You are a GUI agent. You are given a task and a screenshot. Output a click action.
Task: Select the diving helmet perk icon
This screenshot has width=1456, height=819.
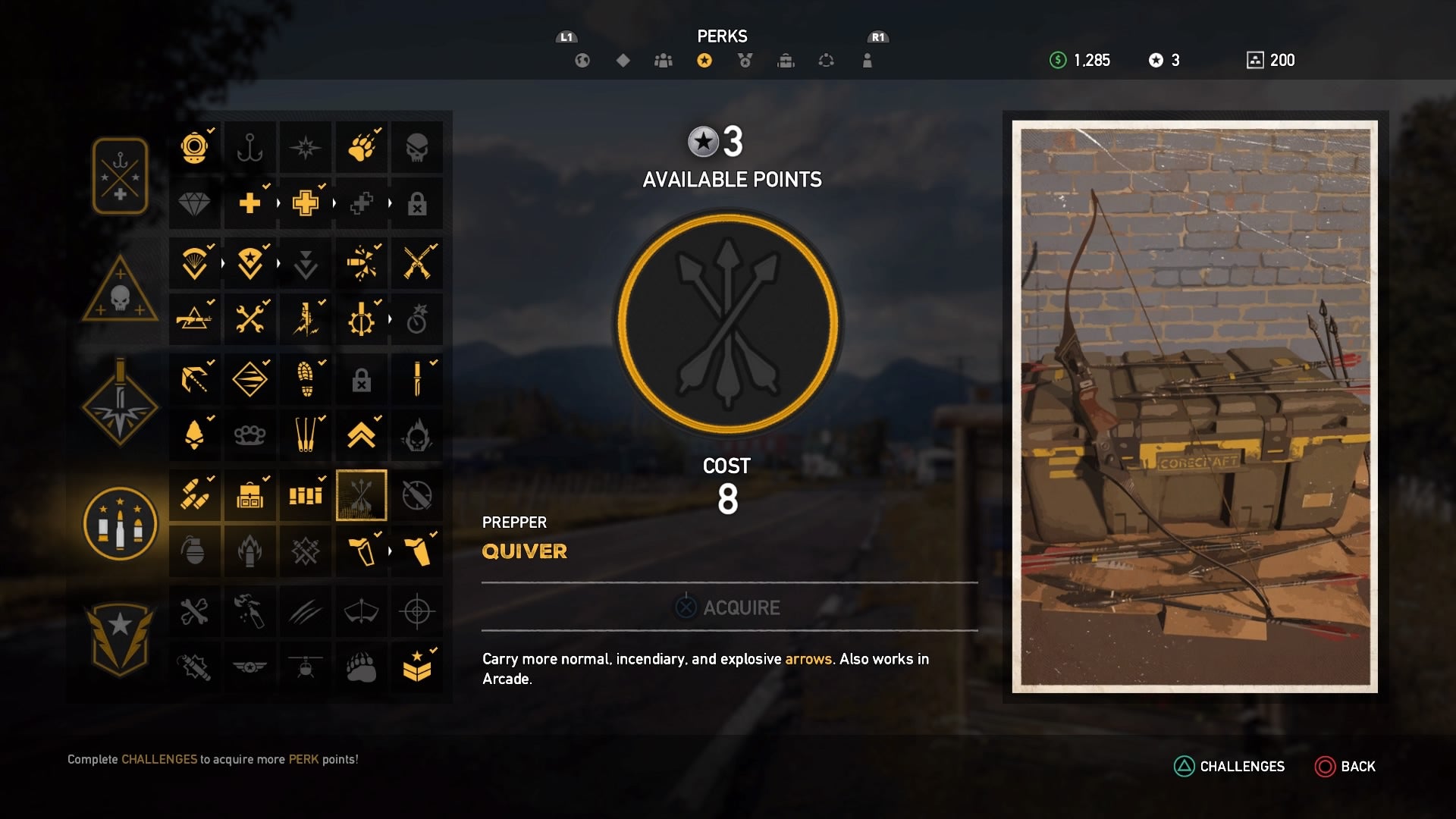tap(195, 147)
